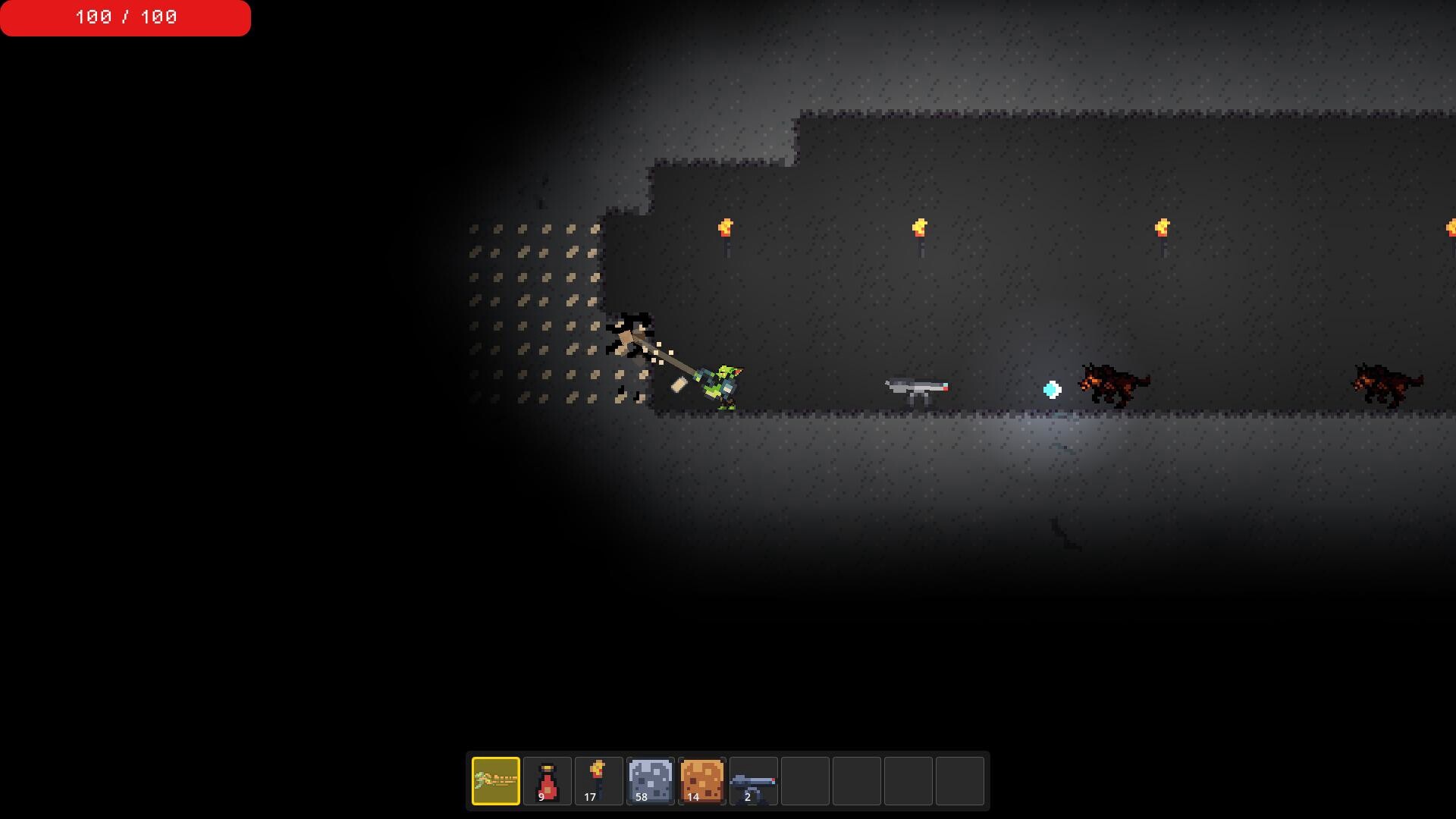
Task: Select the torch item with count 17
Action: tap(599, 780)
